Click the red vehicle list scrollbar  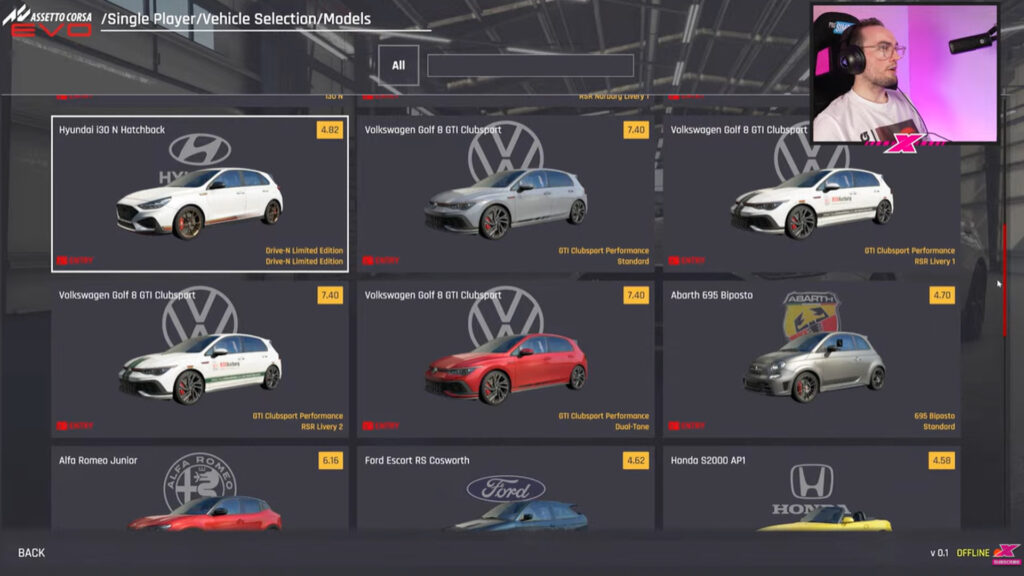tap(1004, 280)
